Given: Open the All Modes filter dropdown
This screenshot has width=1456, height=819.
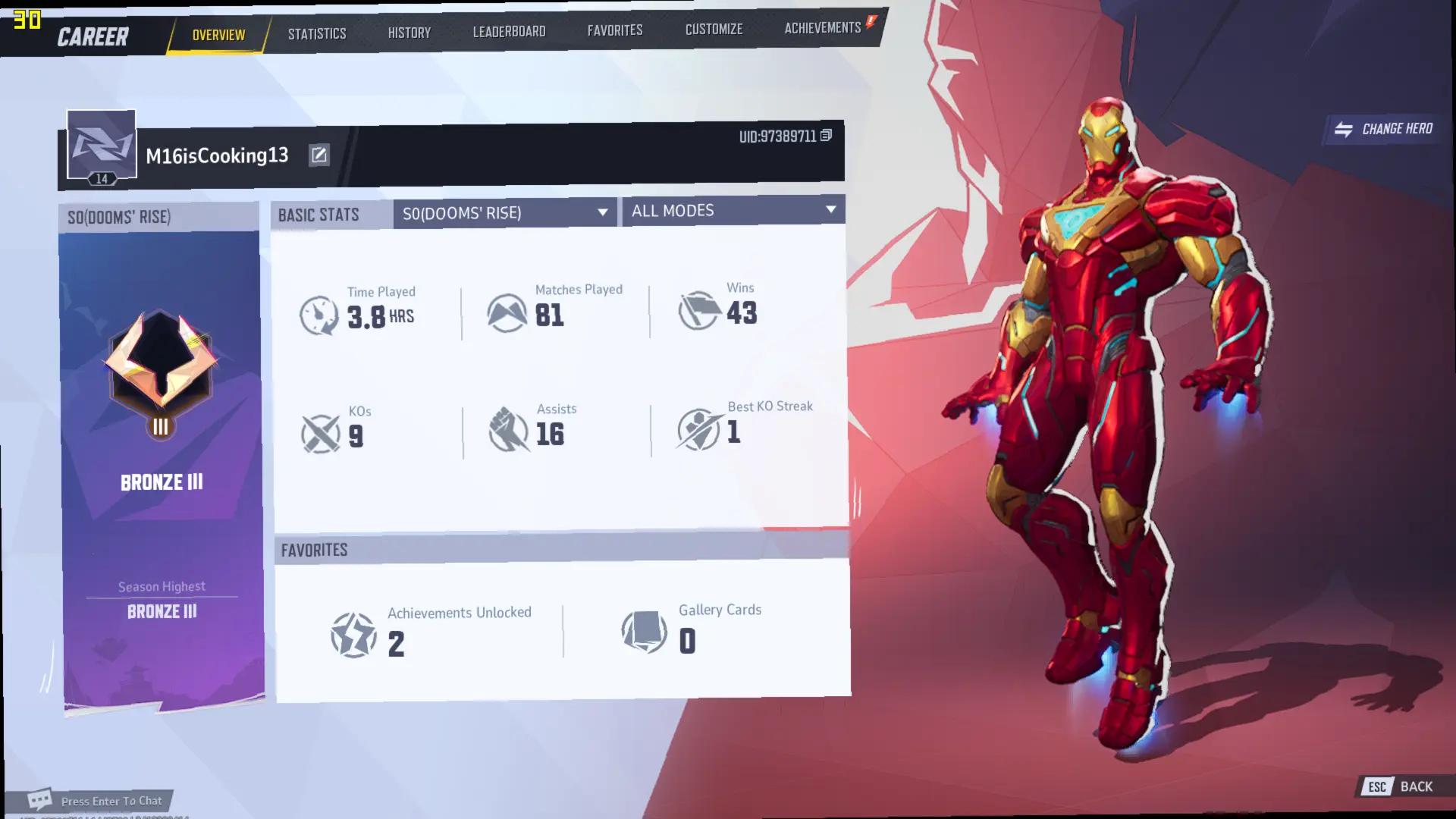Looking at the screenshot, I should click(733, 211).
